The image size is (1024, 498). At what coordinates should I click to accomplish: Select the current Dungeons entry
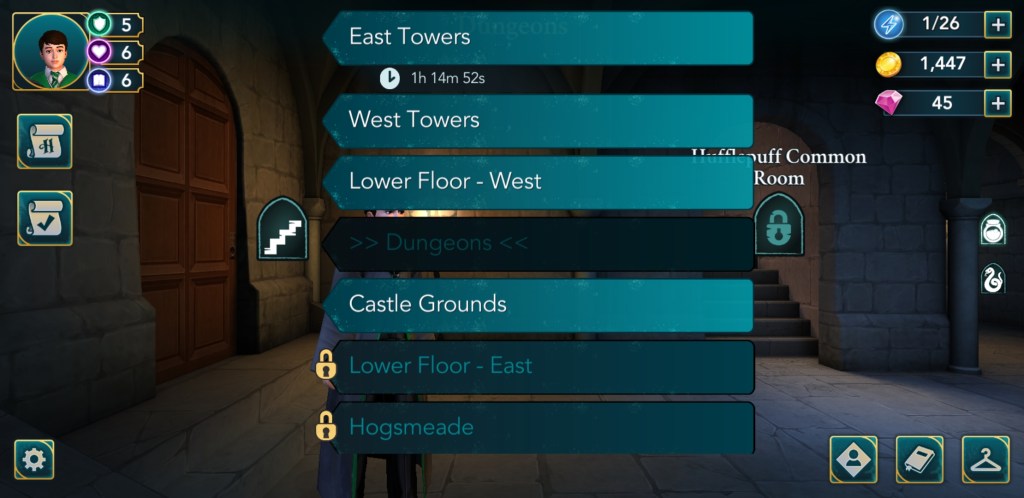click(x=540, y=244)
